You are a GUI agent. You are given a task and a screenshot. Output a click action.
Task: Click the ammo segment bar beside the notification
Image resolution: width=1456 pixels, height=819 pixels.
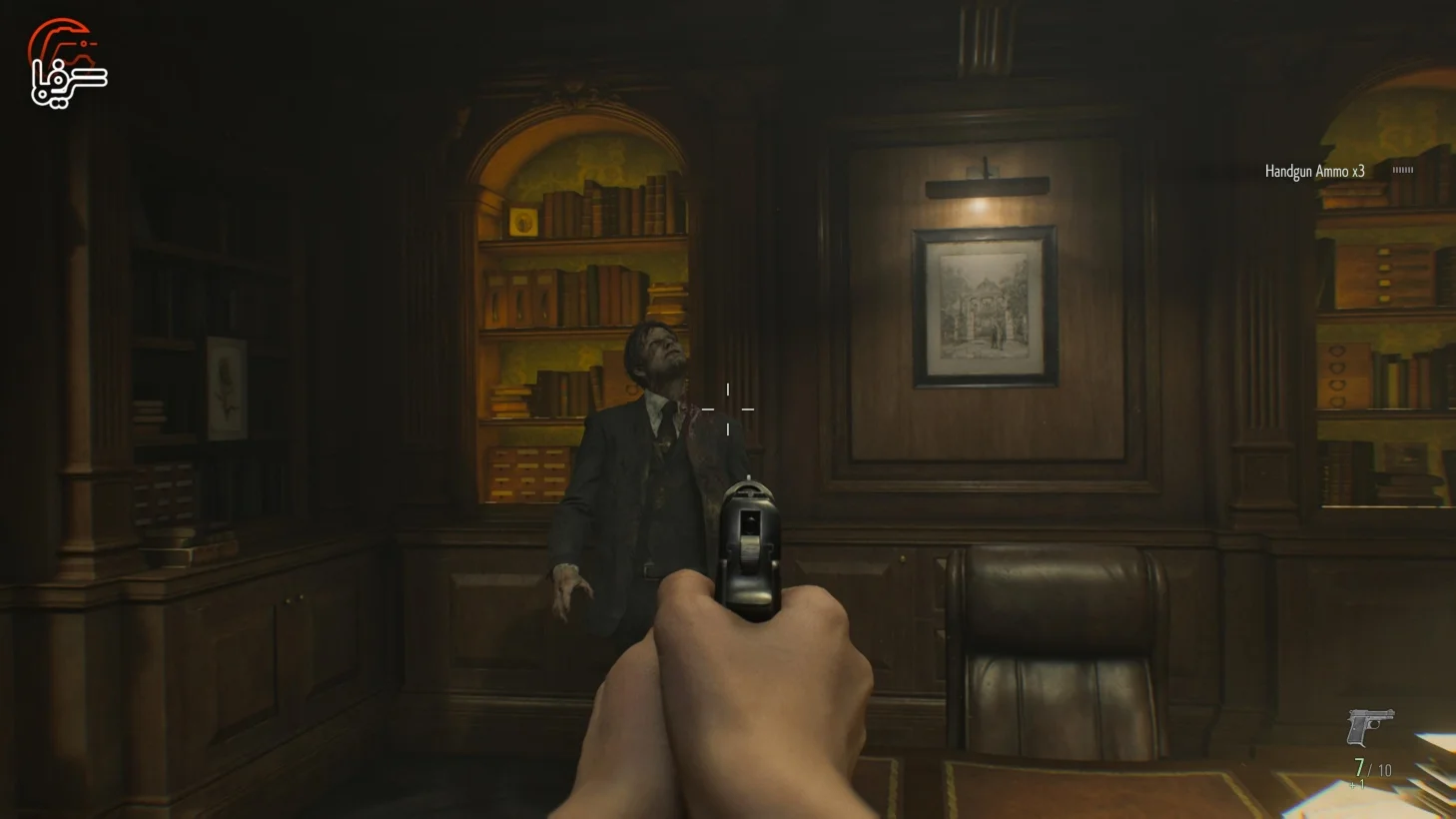click(x=1404, y=171)
